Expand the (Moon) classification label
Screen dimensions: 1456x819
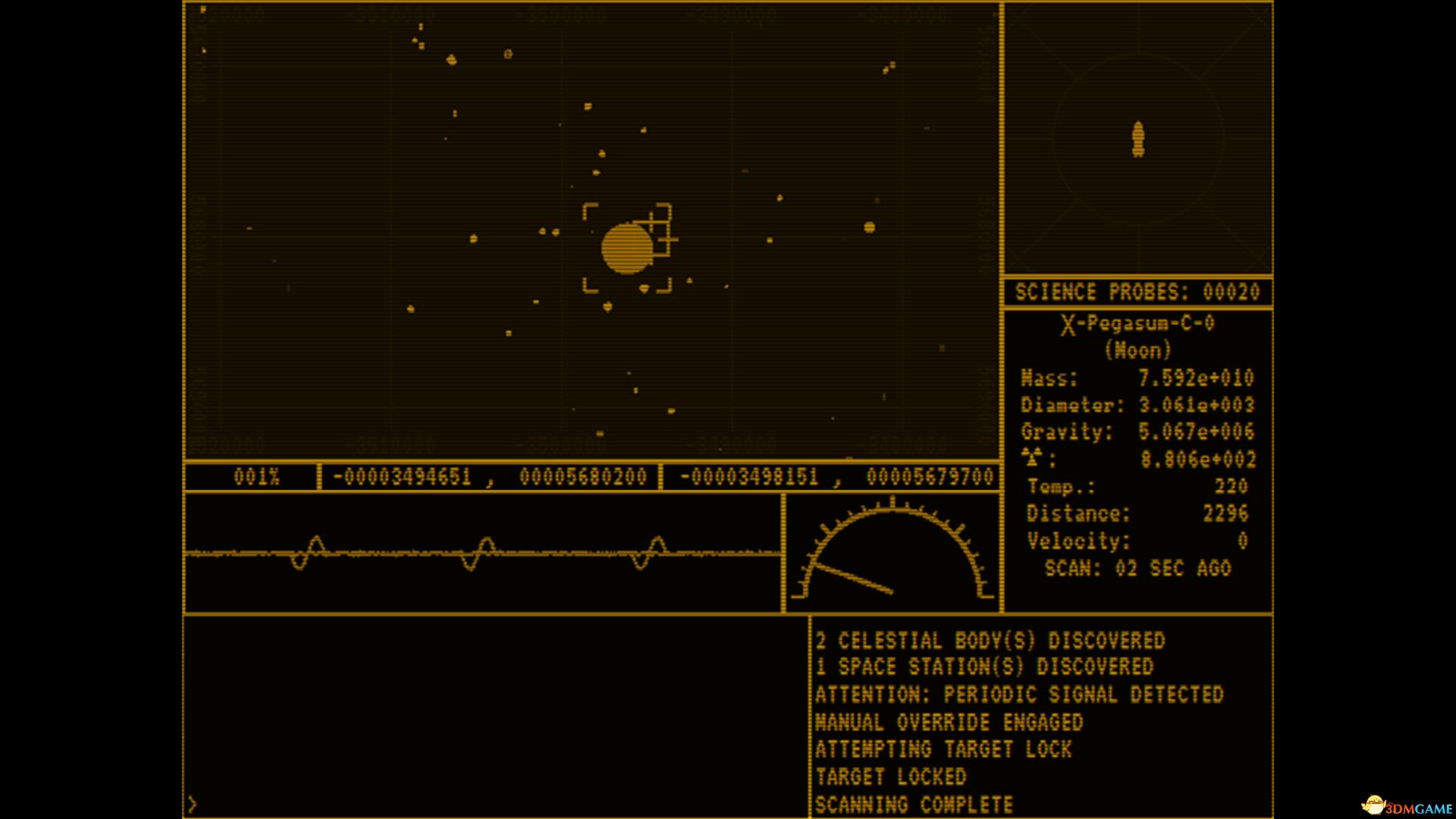tap(1136, 350)
